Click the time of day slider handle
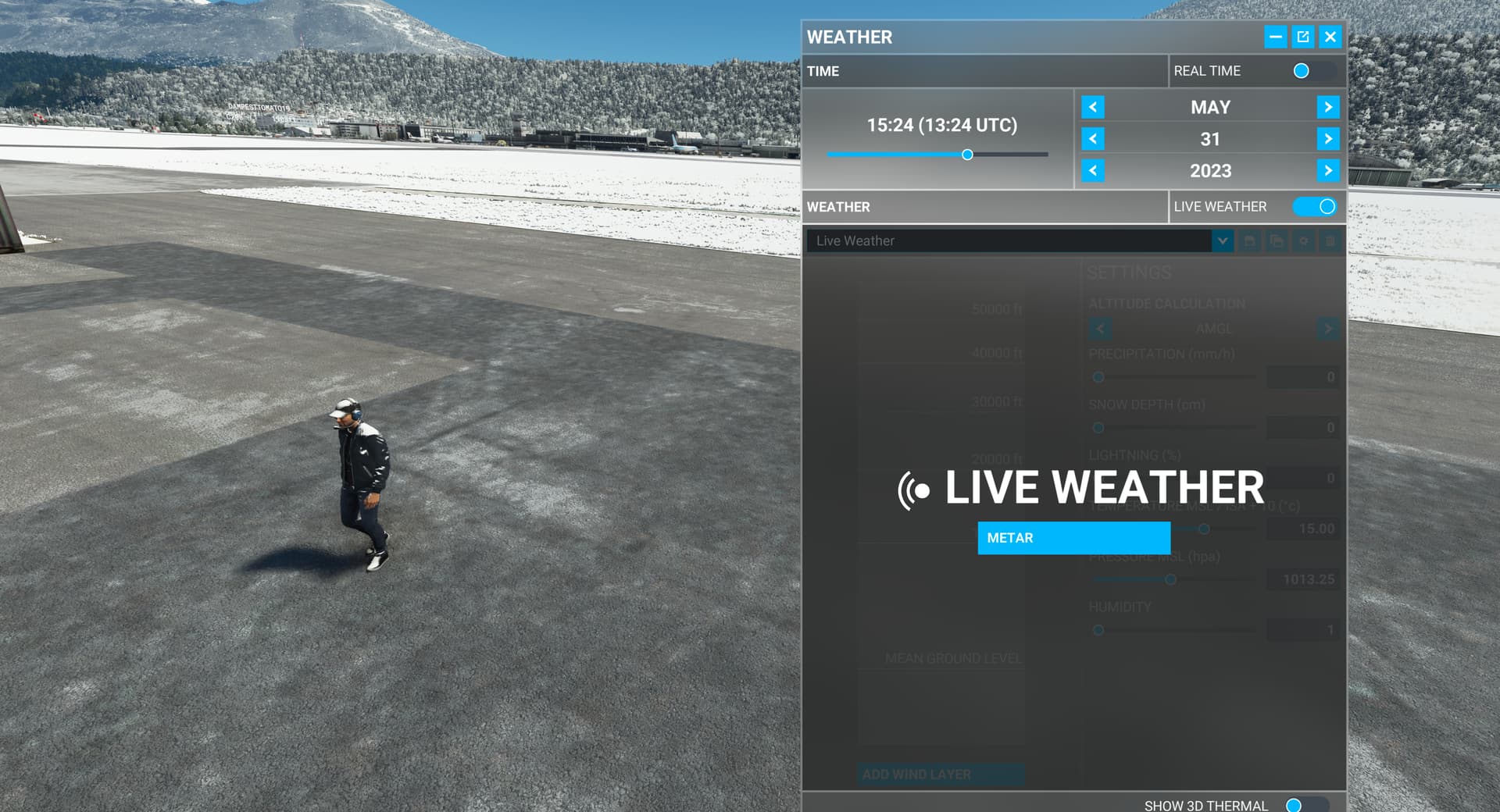This screenshot has width=1500, height=812. point(969,155)
